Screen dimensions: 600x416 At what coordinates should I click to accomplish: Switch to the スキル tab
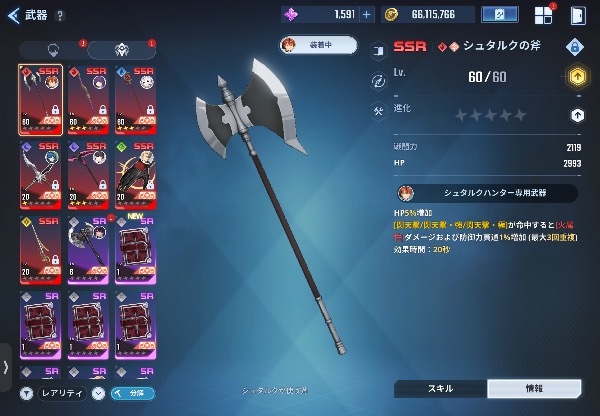point(440,389)
